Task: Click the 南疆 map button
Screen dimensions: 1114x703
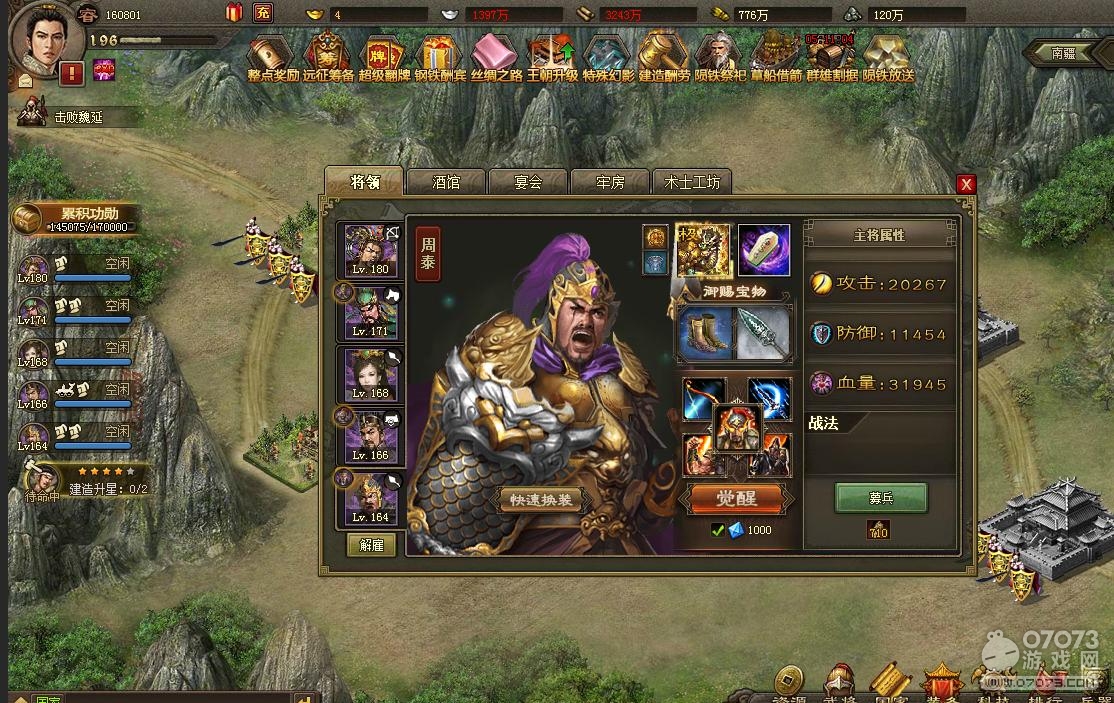Action: [1063, 52]
